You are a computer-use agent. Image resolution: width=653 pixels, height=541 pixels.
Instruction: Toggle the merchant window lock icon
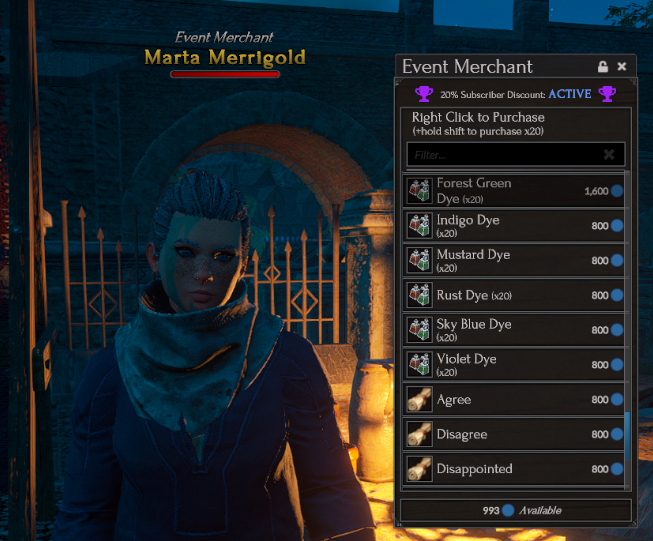603,67
